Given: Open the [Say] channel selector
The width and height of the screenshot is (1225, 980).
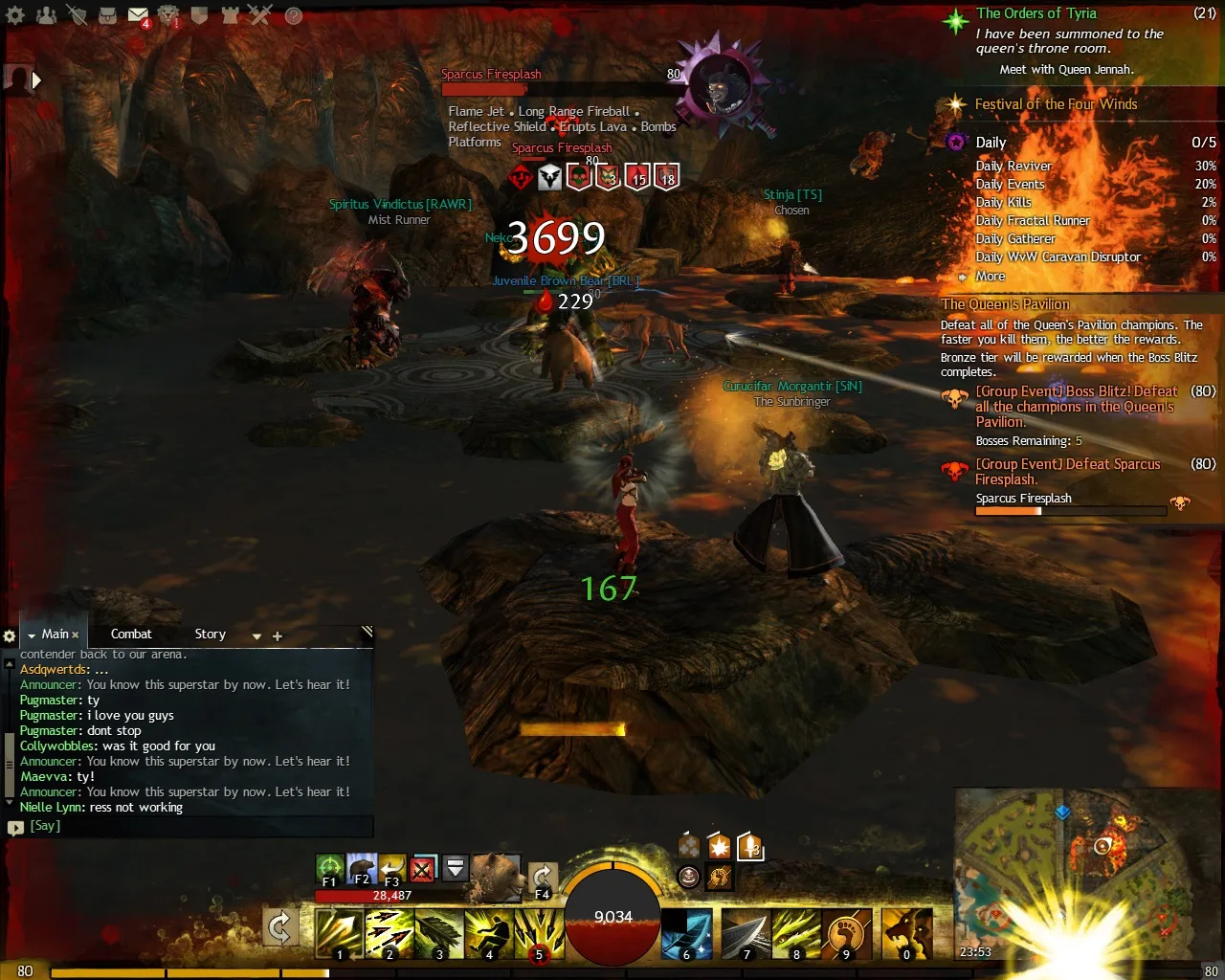Looking at the screenshot, I should [44, 825].
